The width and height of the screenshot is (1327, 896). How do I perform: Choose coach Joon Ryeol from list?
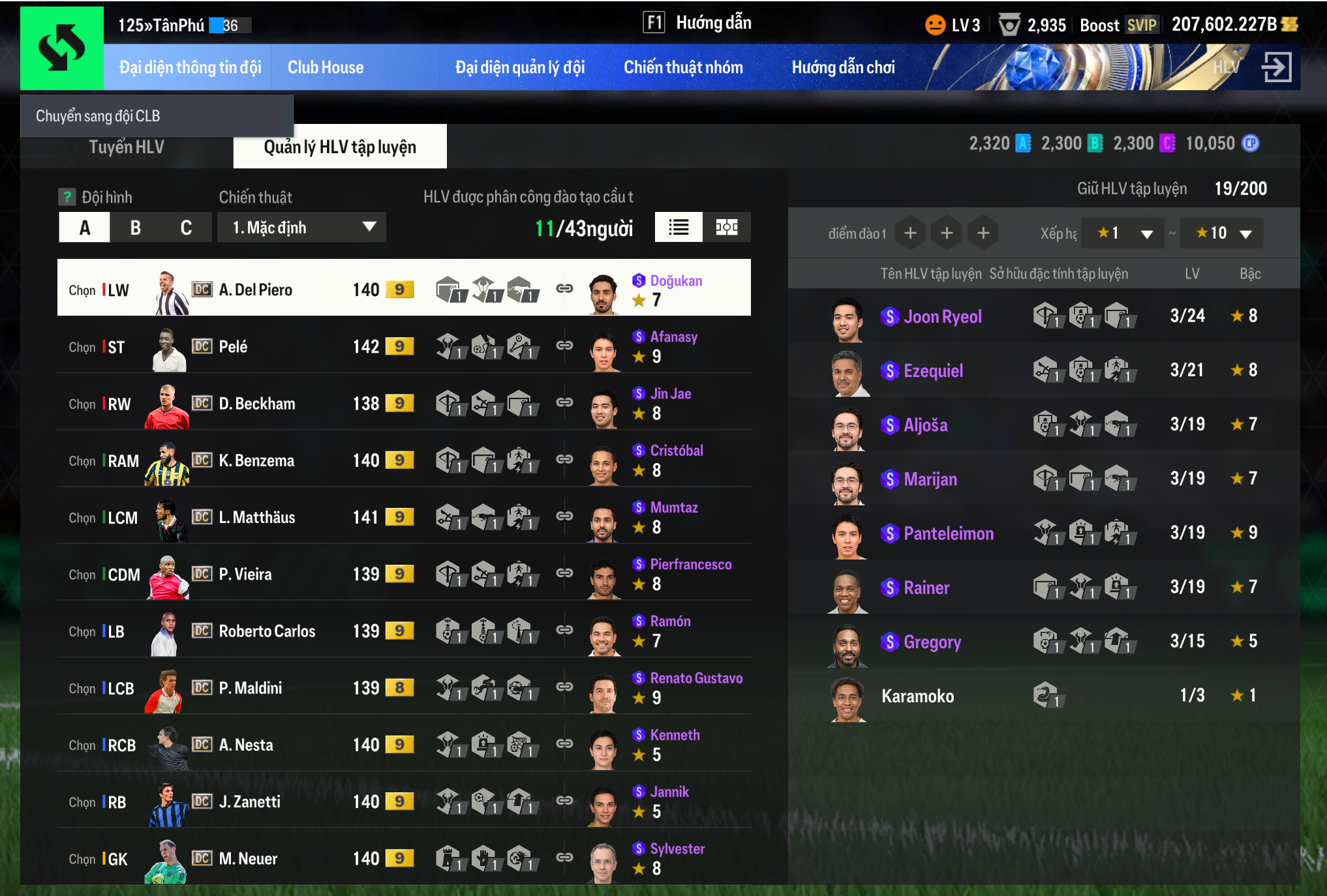coord(942,317)
